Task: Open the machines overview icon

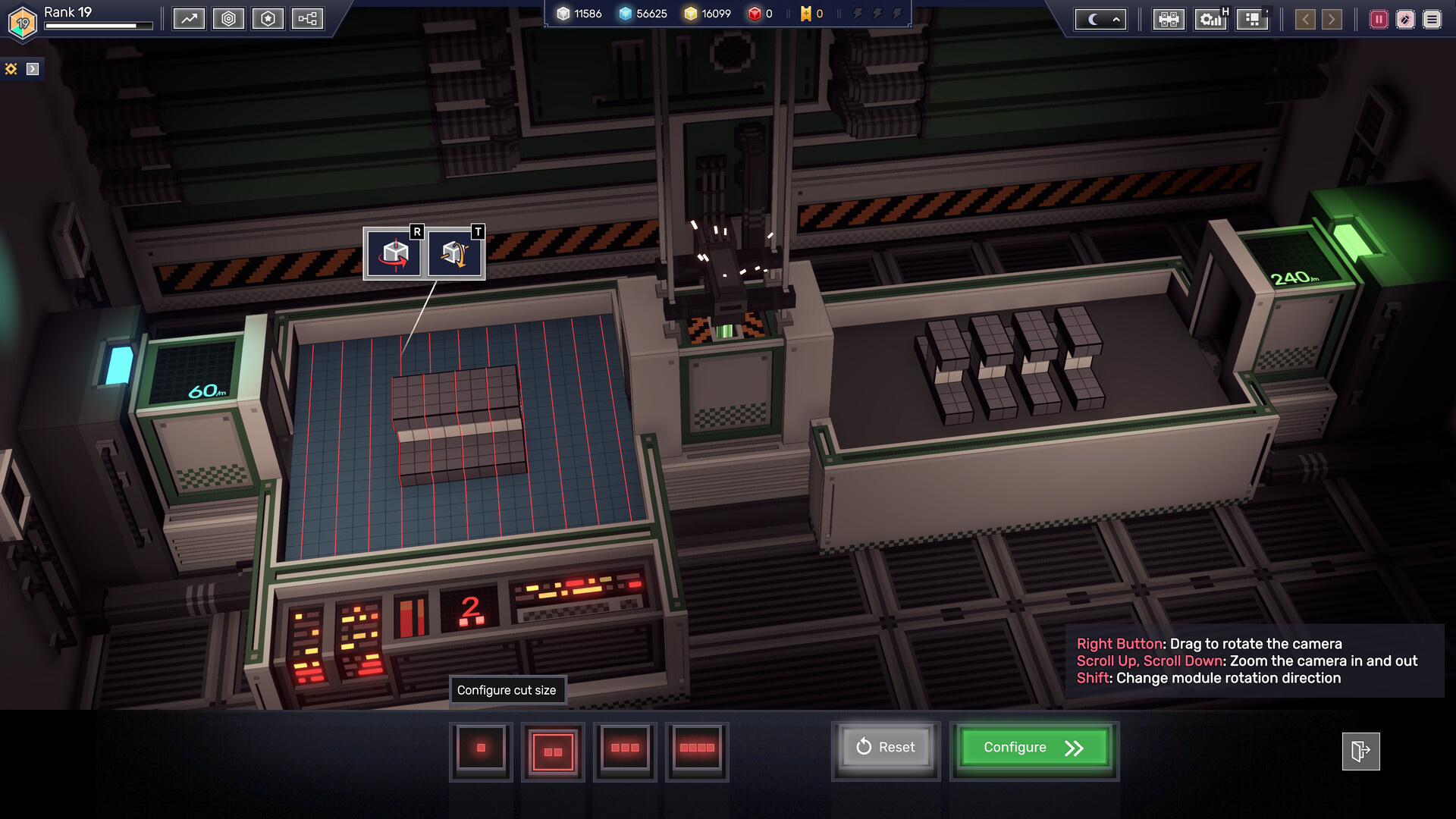Action: tap(1167, 20)
